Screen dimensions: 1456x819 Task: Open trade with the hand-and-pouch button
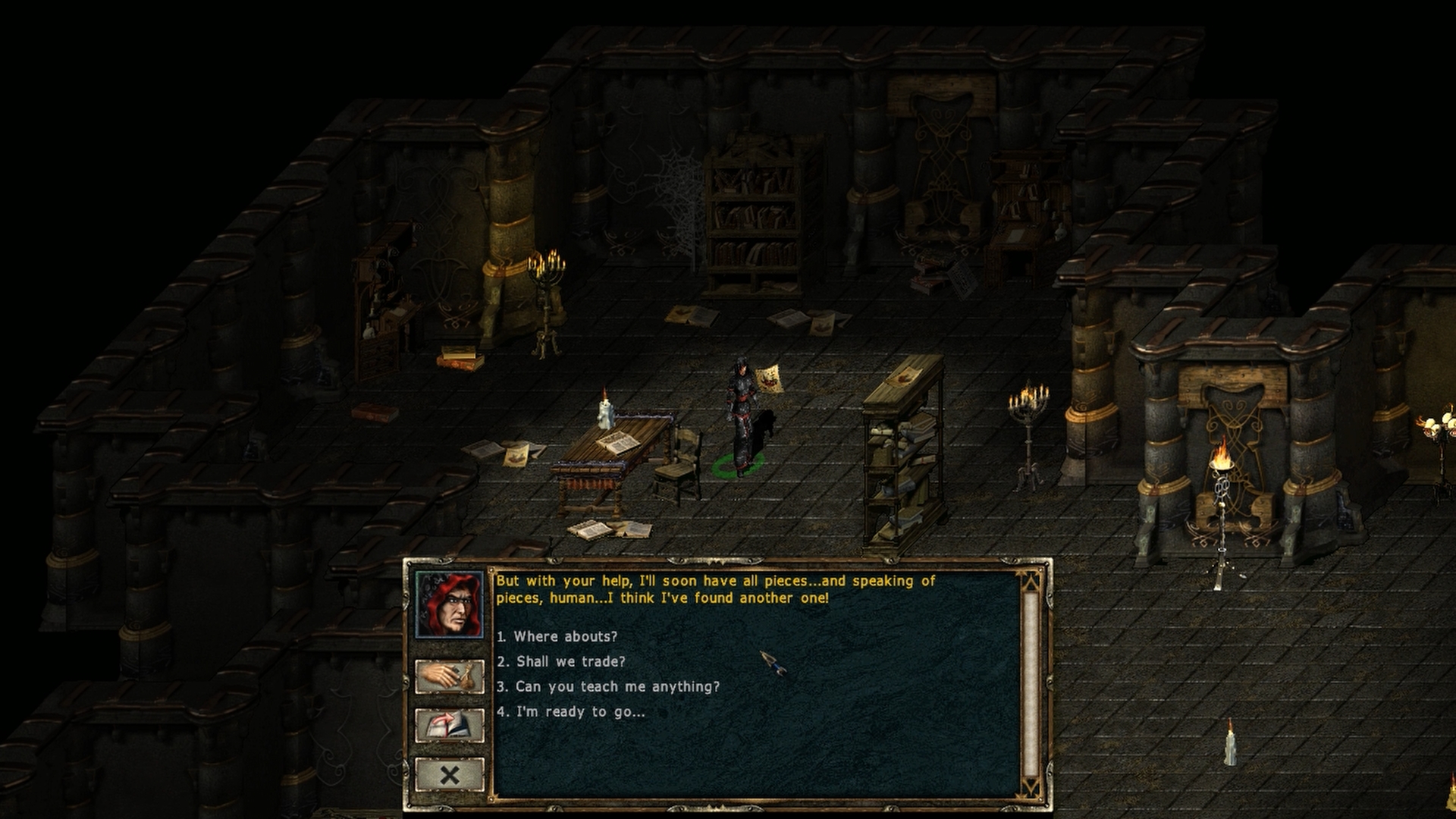(x=450, y=676)
